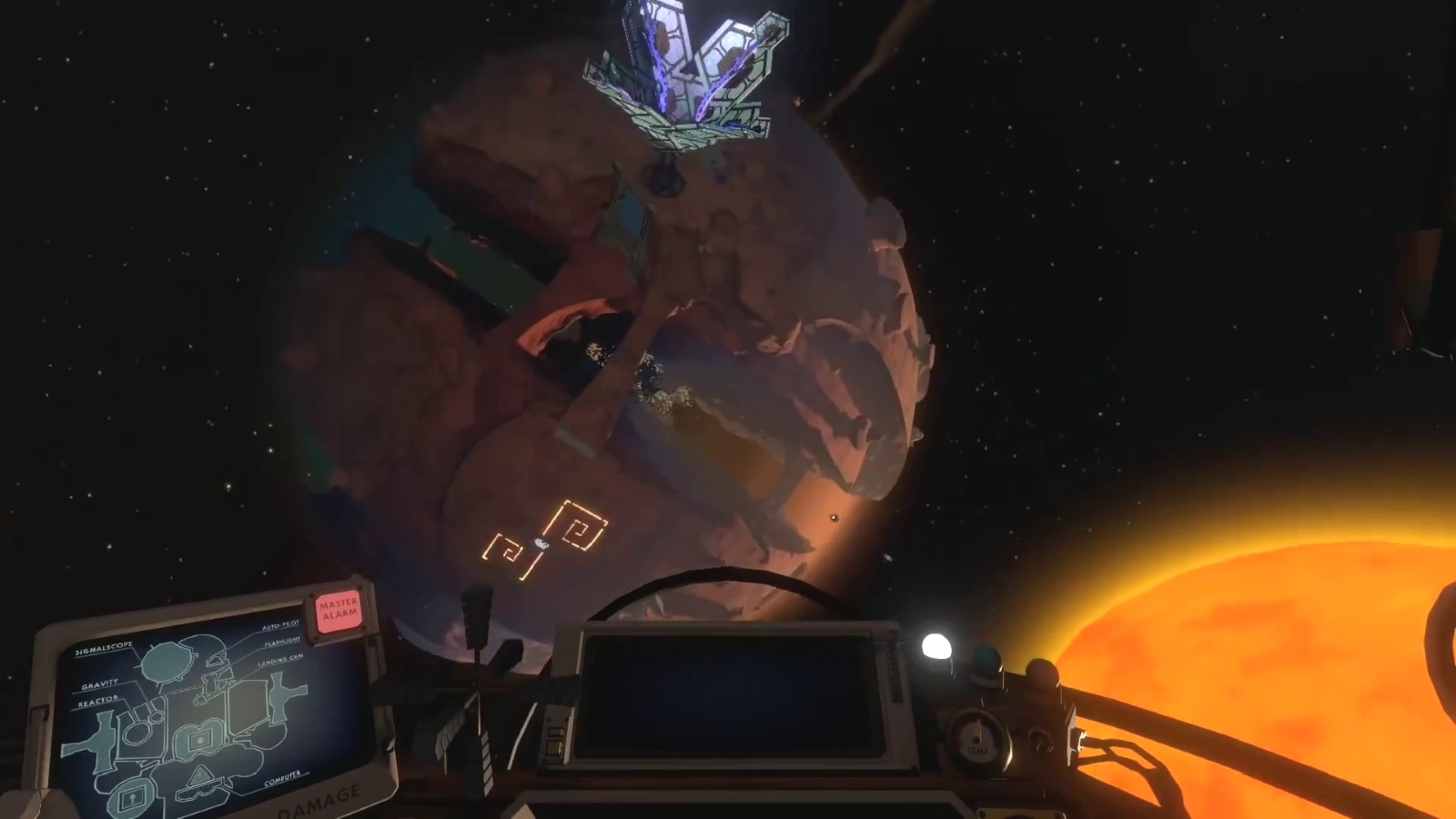
Task: Select the Computer icon on the ship schematic
Action: point(283,781)
